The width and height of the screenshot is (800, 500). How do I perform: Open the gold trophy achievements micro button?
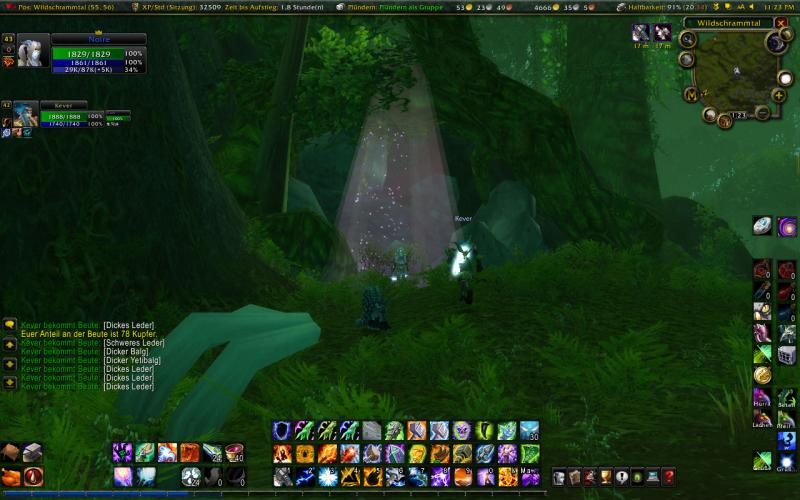coord(605,477)
